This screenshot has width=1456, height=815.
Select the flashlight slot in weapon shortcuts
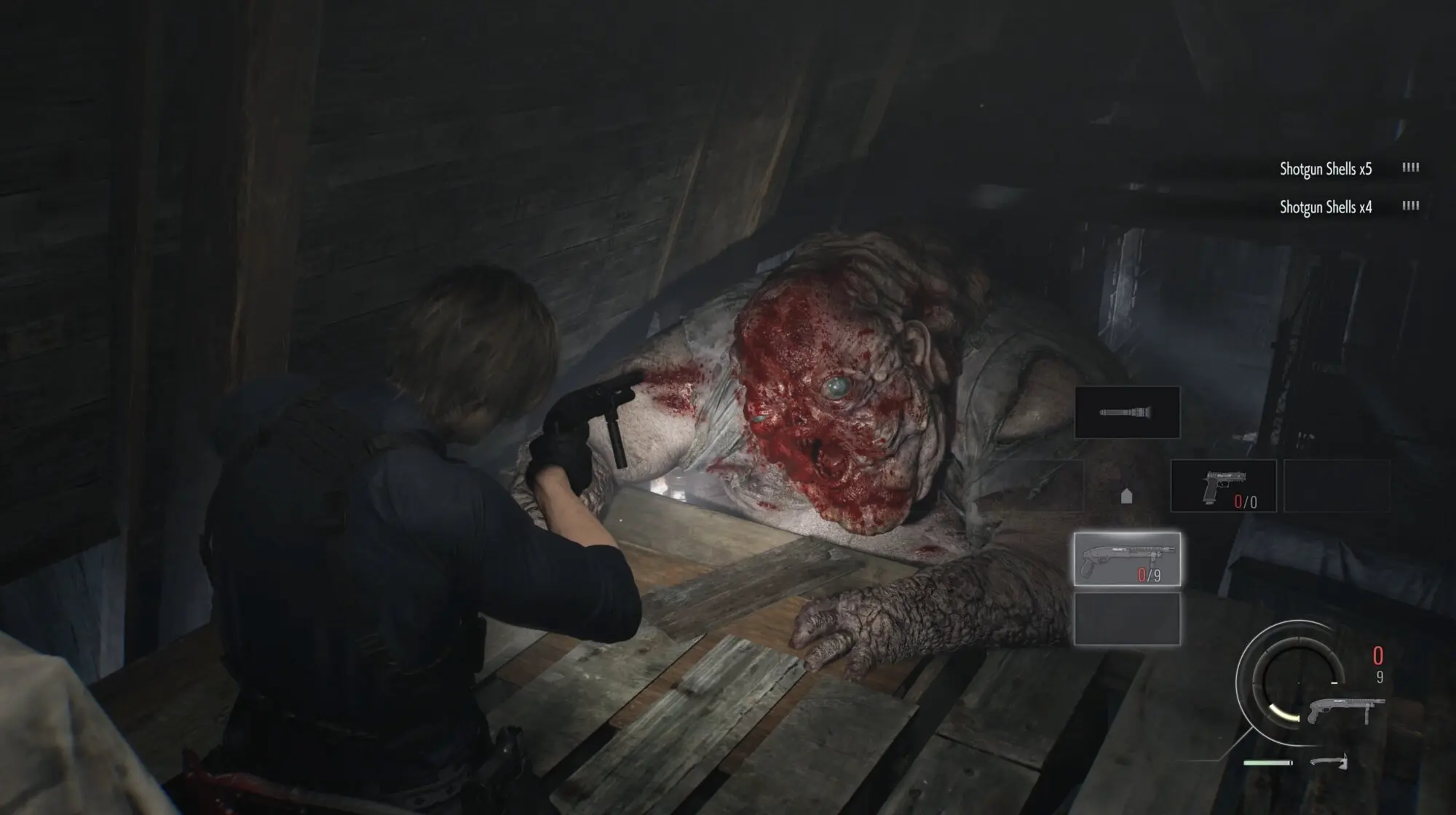(1127, 413)
